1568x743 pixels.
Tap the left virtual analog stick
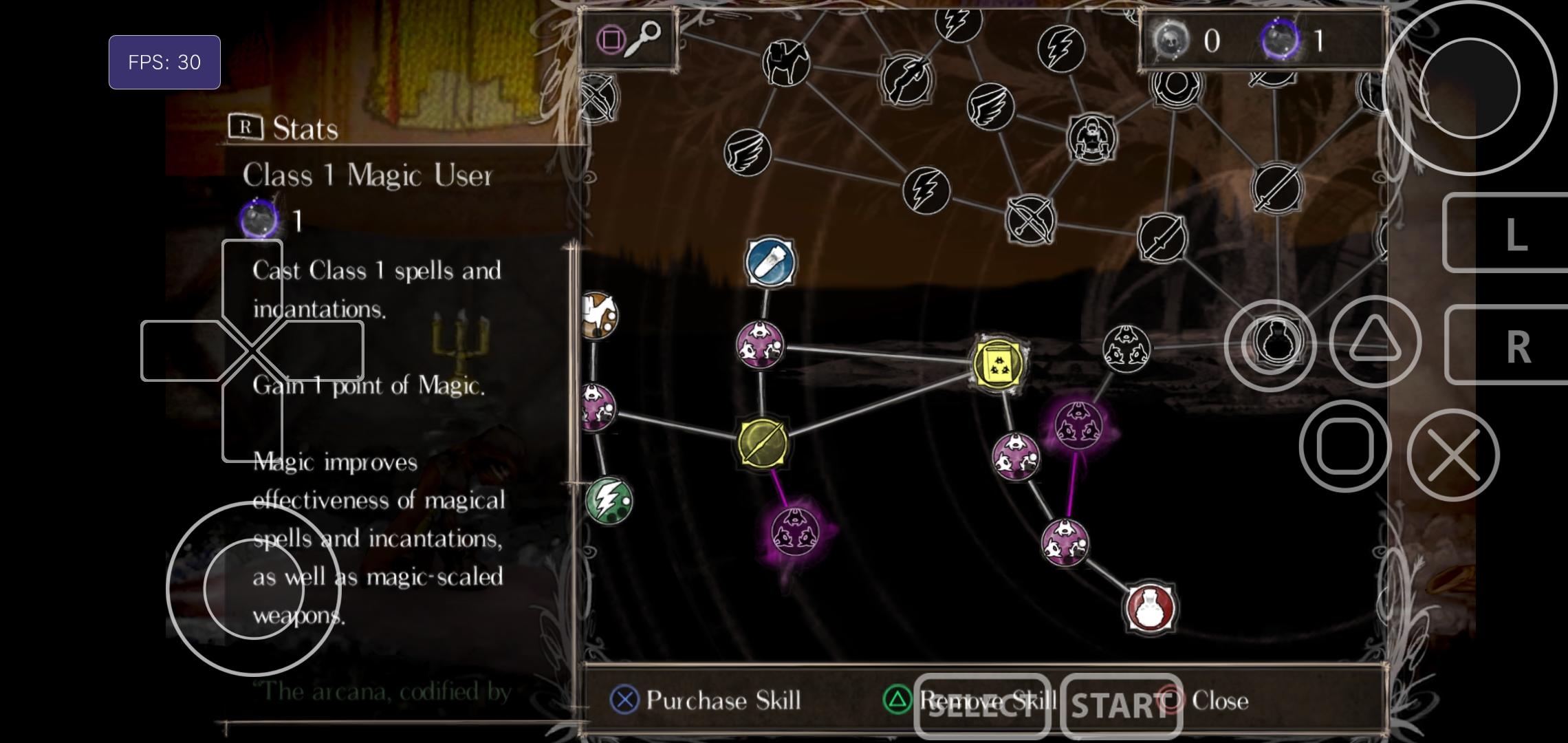click(253, 588)
